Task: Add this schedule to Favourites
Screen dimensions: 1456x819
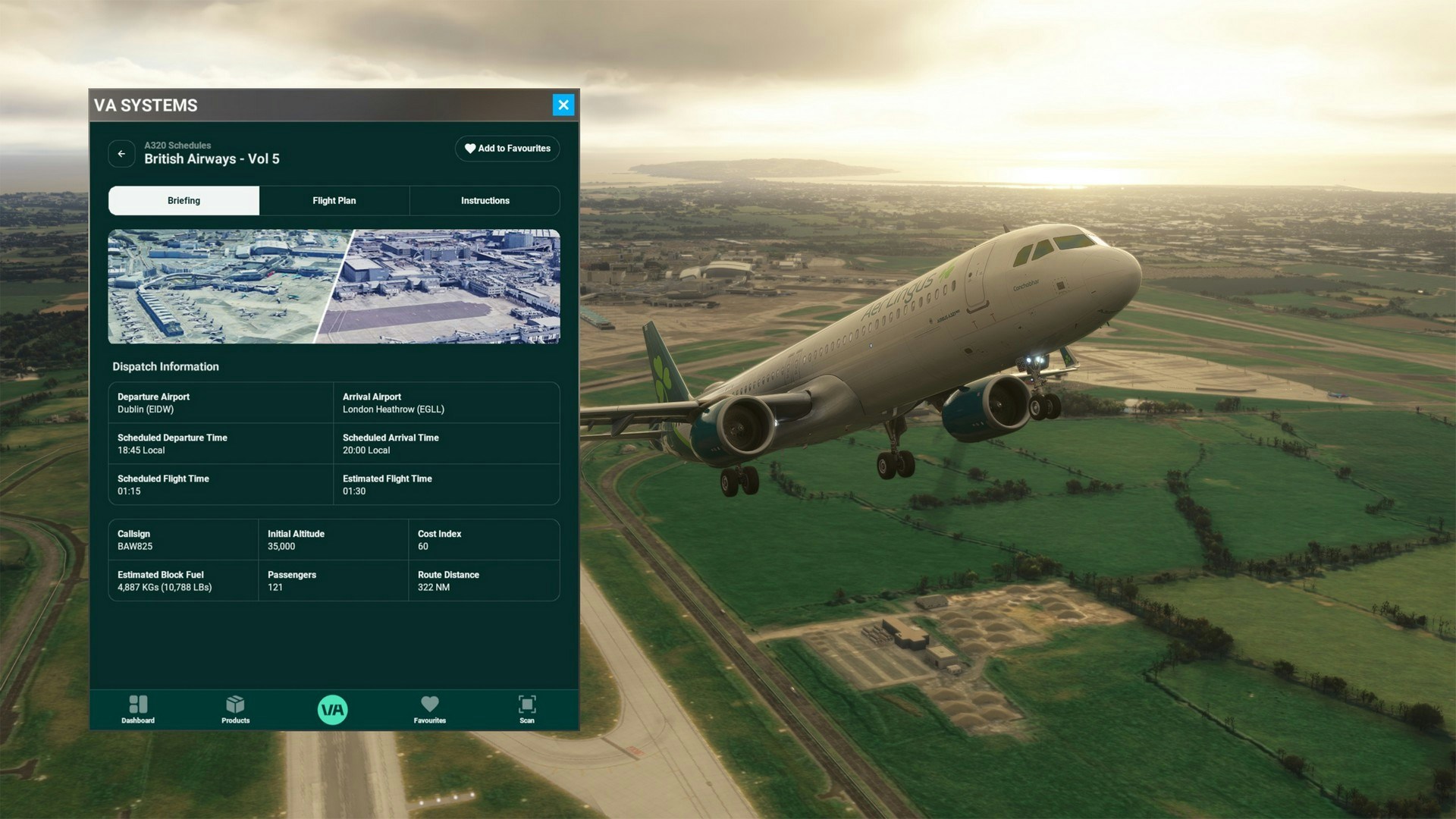Action: 507,149
